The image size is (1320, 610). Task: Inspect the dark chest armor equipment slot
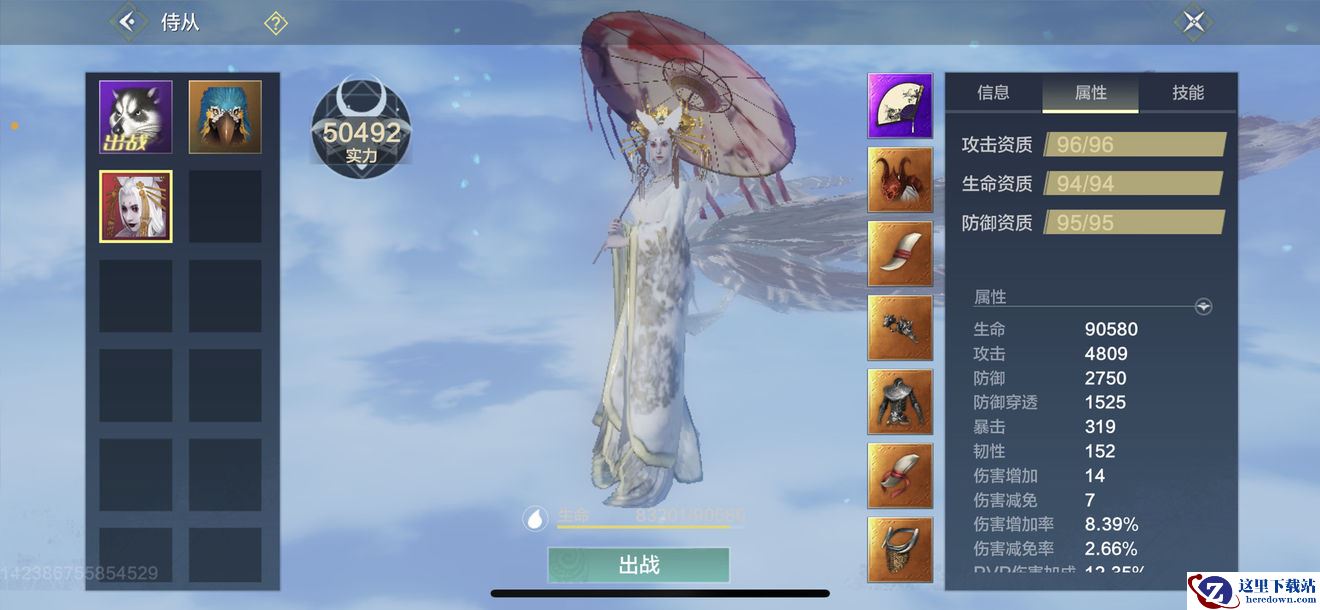(900, 402)
